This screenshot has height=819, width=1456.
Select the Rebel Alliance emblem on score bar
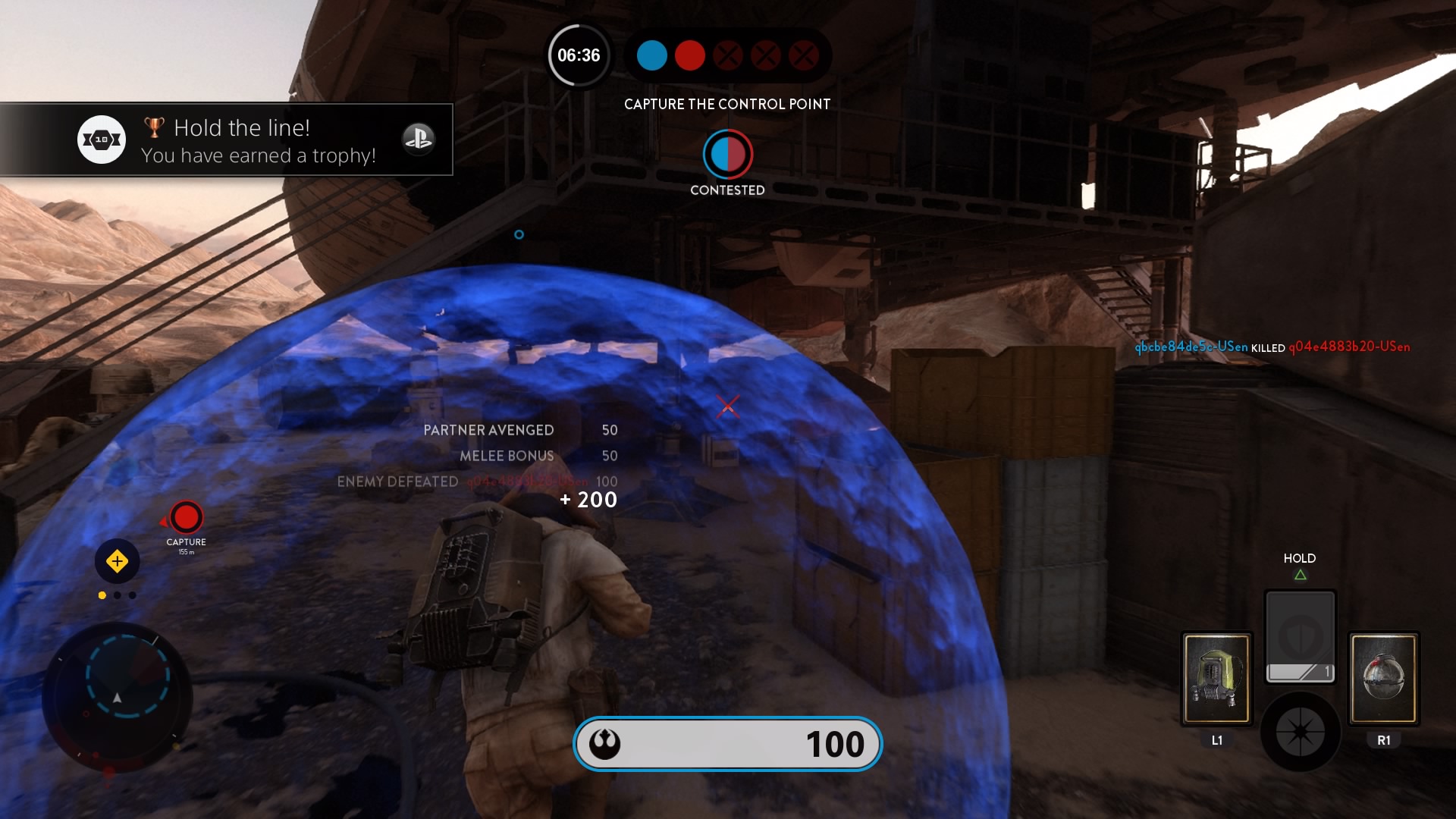pyautogui.click(x=603, y=745)
